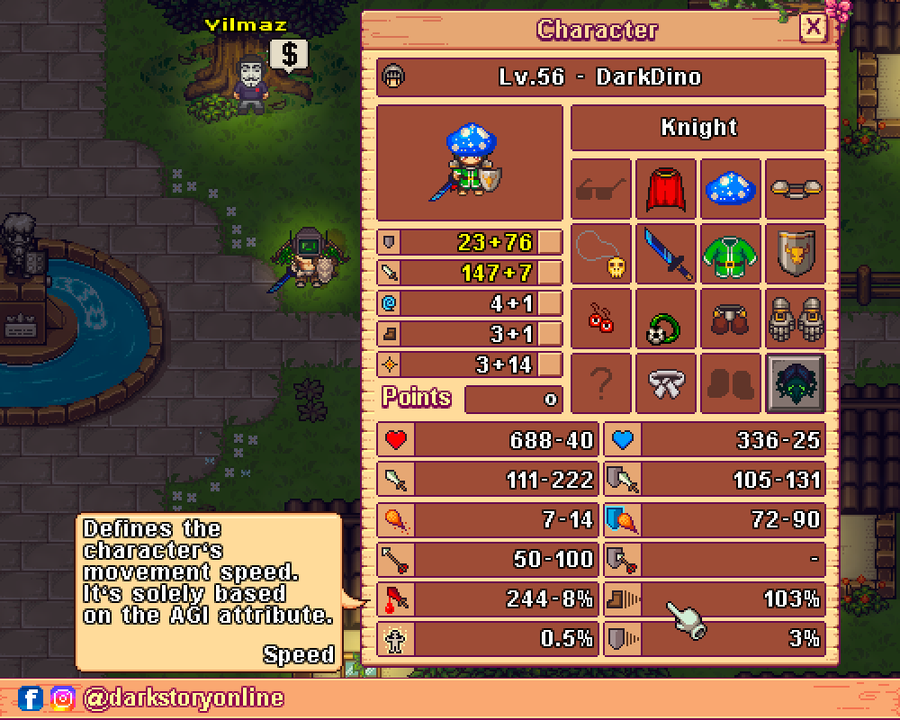Select the blue mushroom hat slot
The width and height of the screenshot is (900, 720).
click(x=731, y=189)
